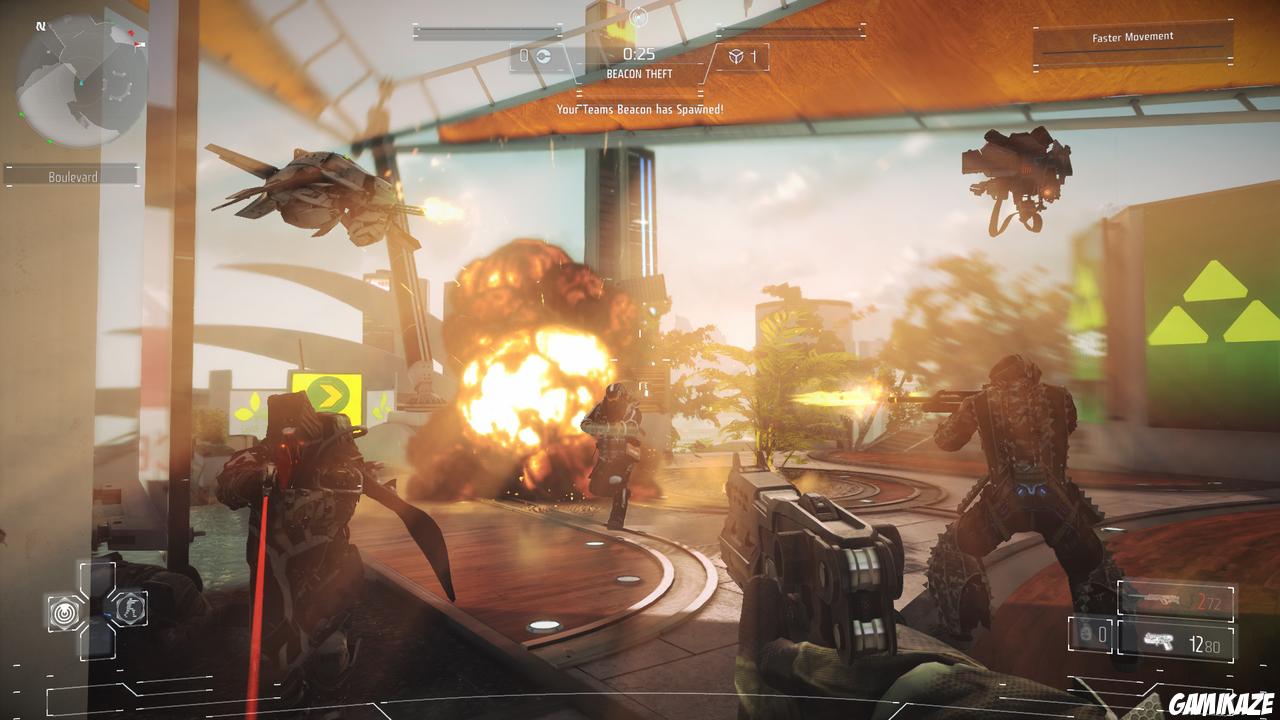Expand the Boulevard location panel
Screen dimensions: 1280x720
tap(72, 175)
